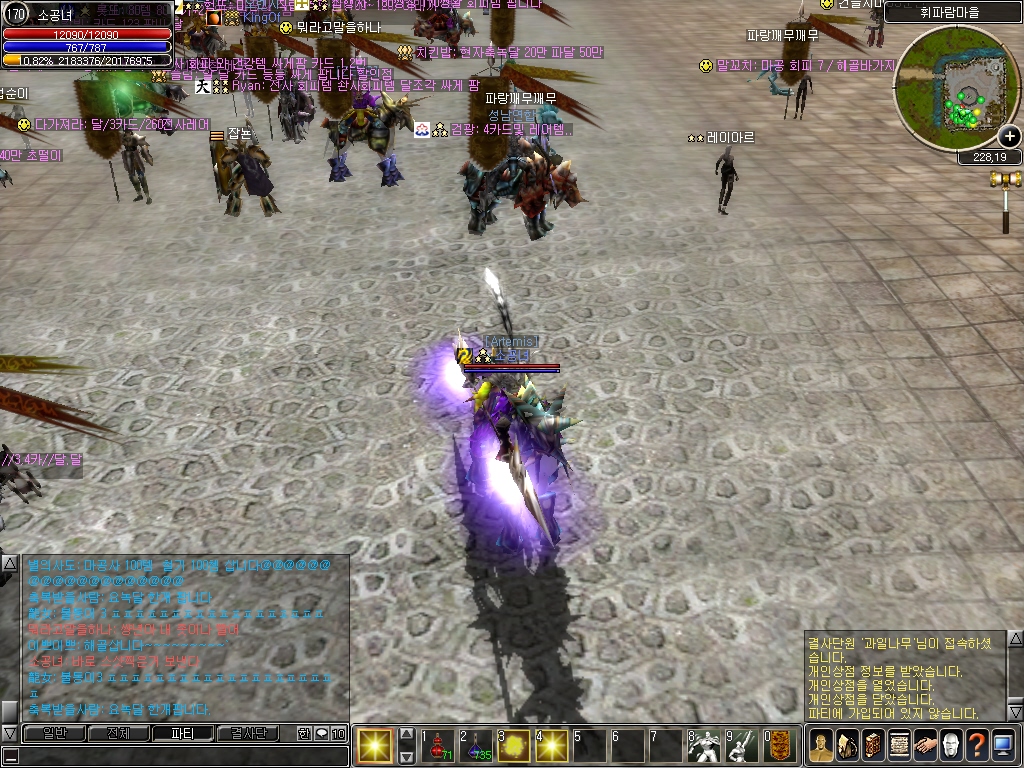Activate the yellow dust skill in slot 3
This screenshot has width=1024, height=768.
513,745
